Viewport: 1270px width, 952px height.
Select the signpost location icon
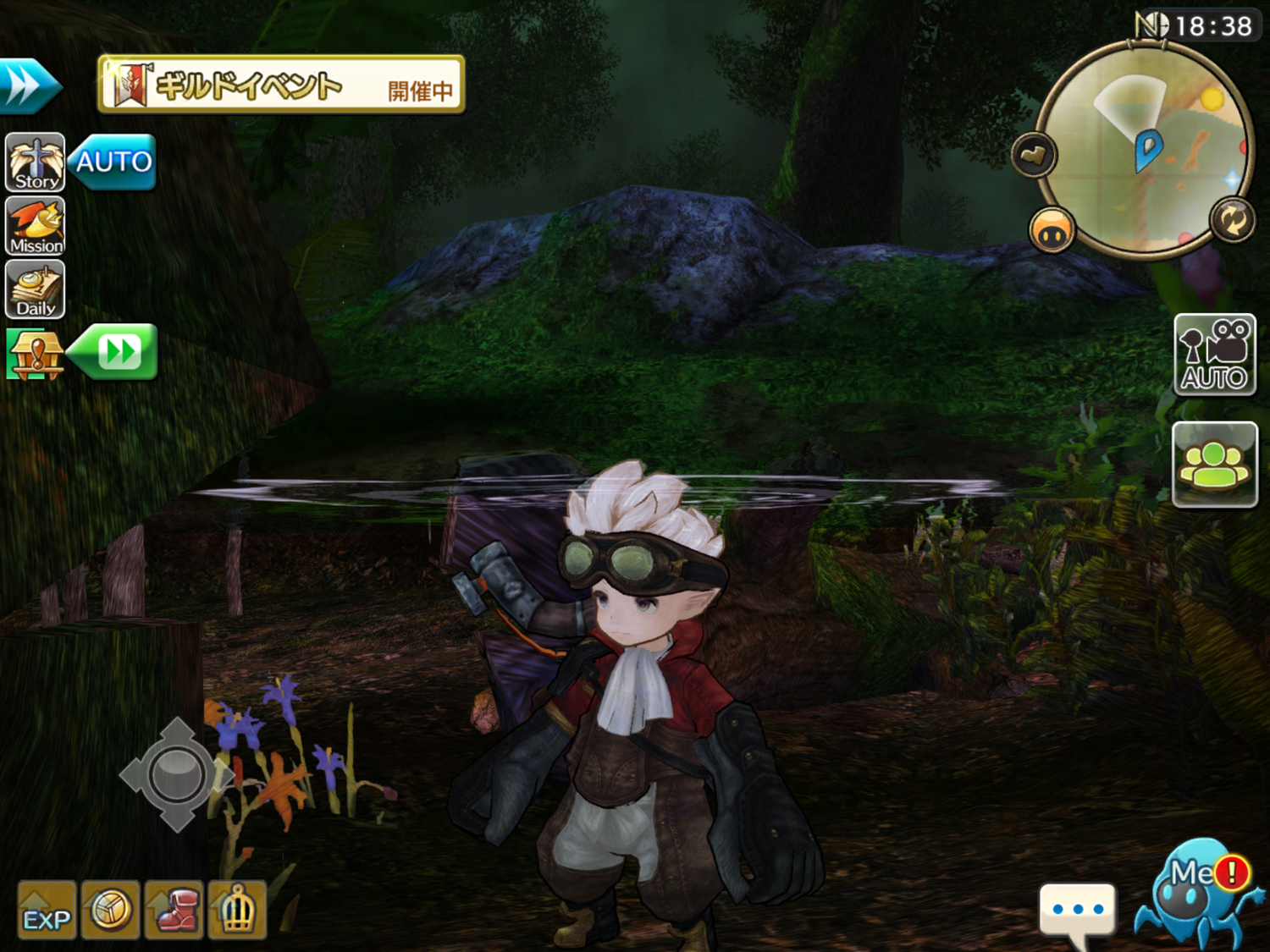34,354
